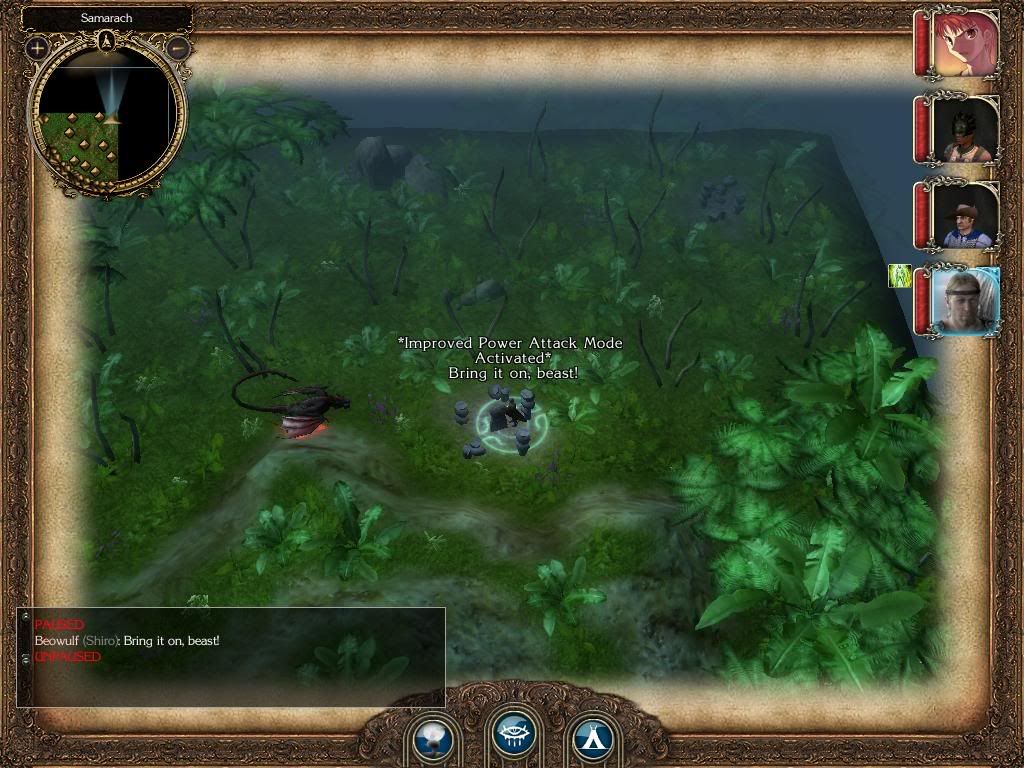Image resolution: width=1024 pixels, height=768 pixels.
Task: Click the tent camp button
Action: pos(592,740)
